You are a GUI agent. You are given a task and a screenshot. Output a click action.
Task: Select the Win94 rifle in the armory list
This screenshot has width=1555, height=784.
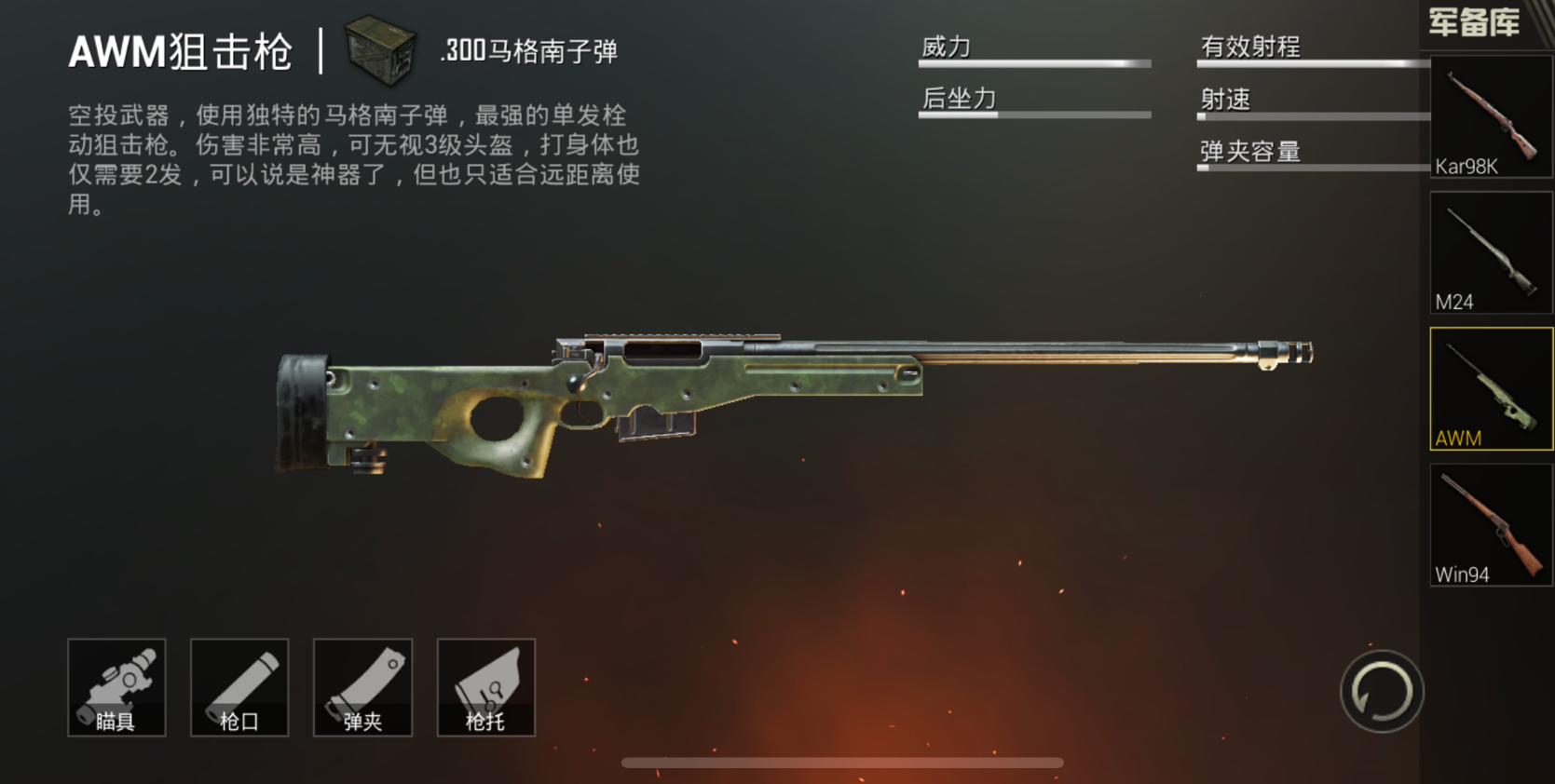[x=1488, y=523]
